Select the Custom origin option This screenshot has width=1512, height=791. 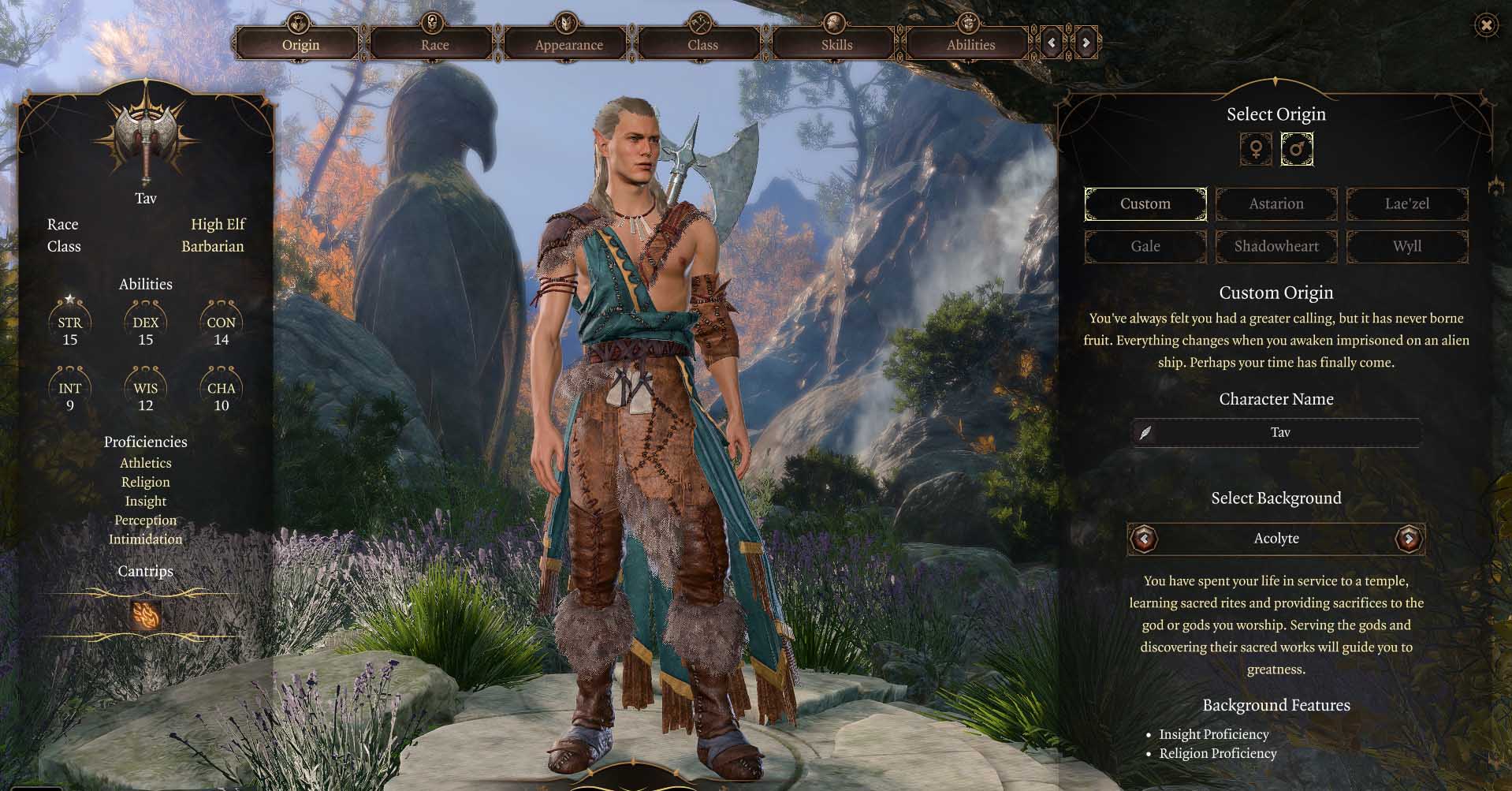1145,203
